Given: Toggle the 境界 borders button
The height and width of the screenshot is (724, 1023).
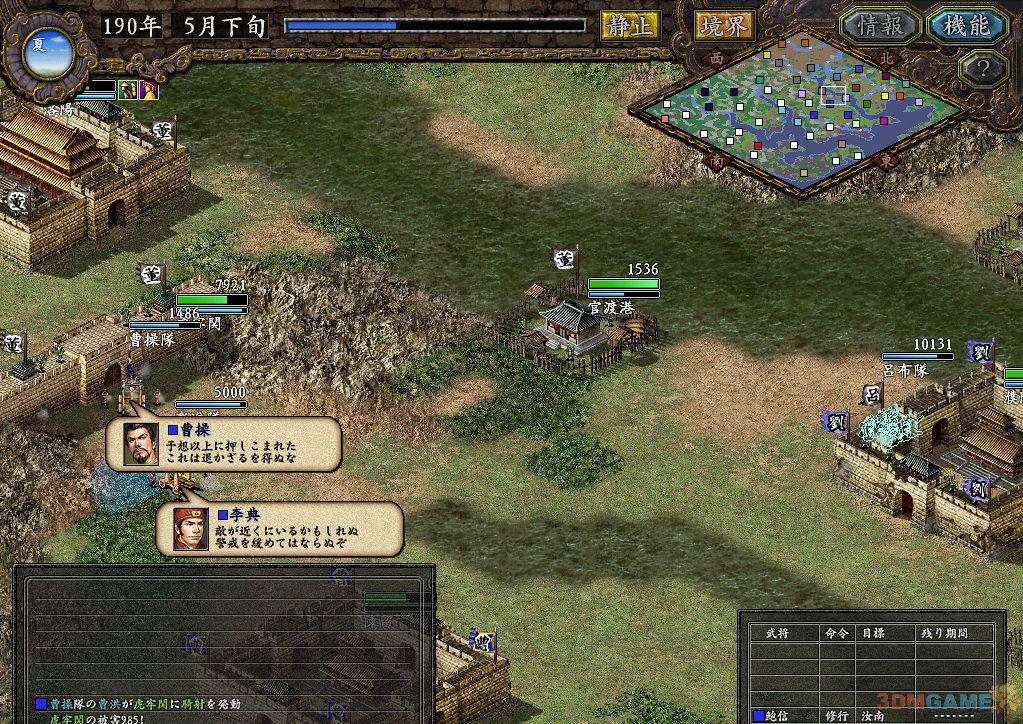Looking at the screenshot, I should point(724,25).
